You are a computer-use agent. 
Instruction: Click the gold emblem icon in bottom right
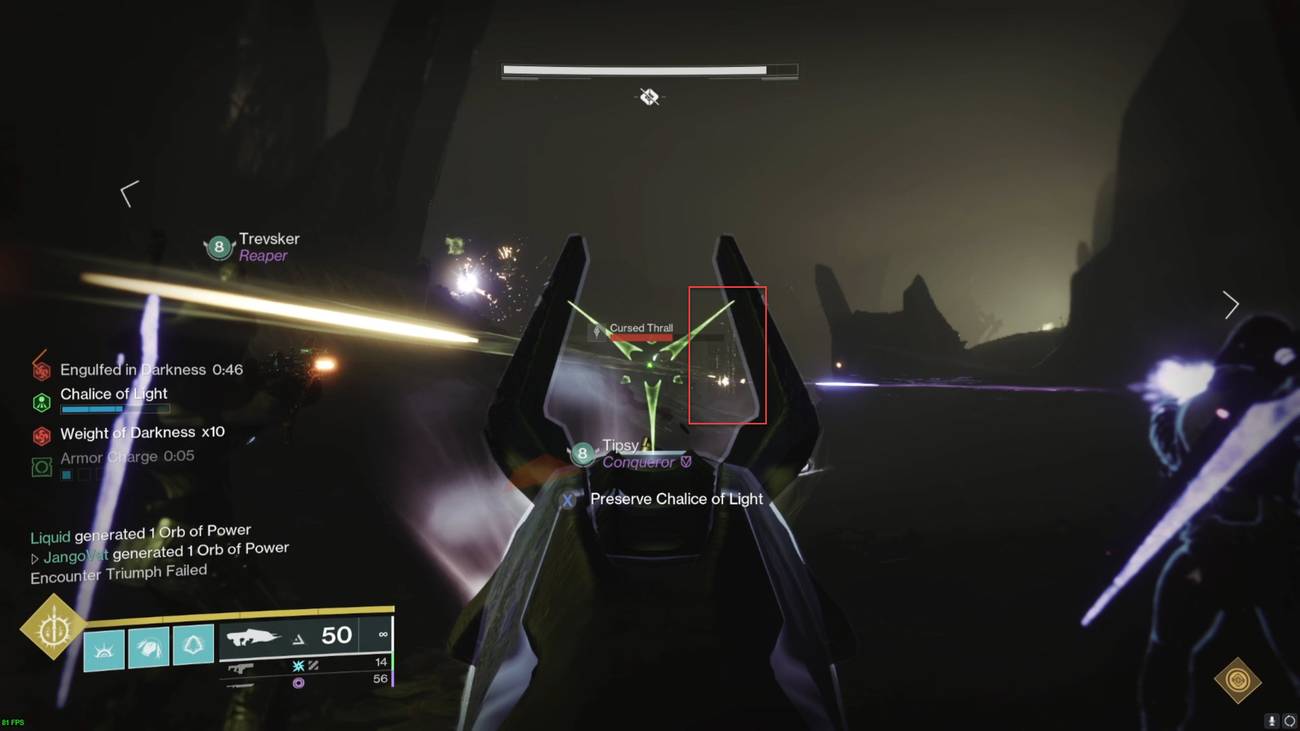[x=1239, y=679]
